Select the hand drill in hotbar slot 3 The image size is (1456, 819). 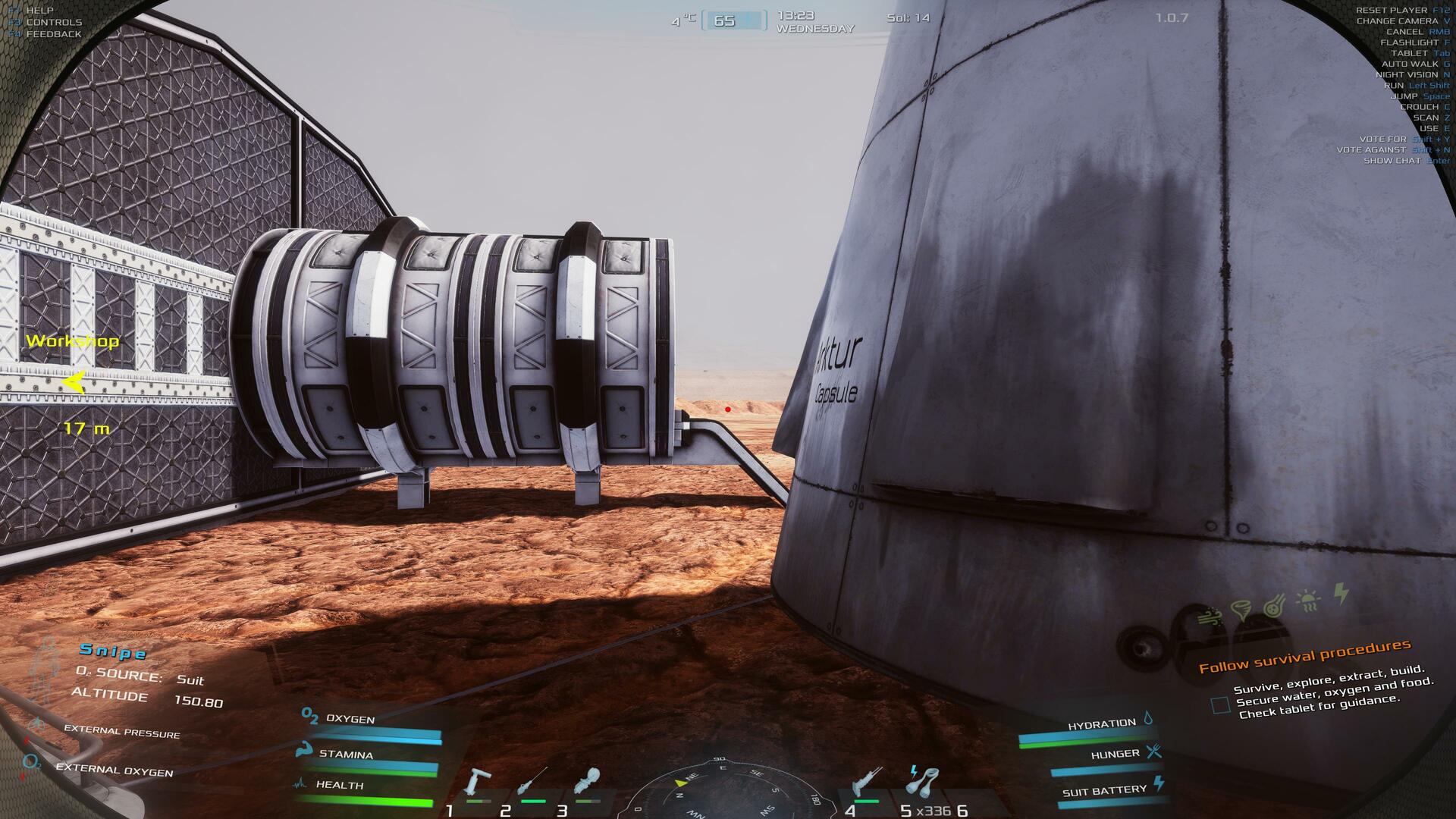[588, 781]
